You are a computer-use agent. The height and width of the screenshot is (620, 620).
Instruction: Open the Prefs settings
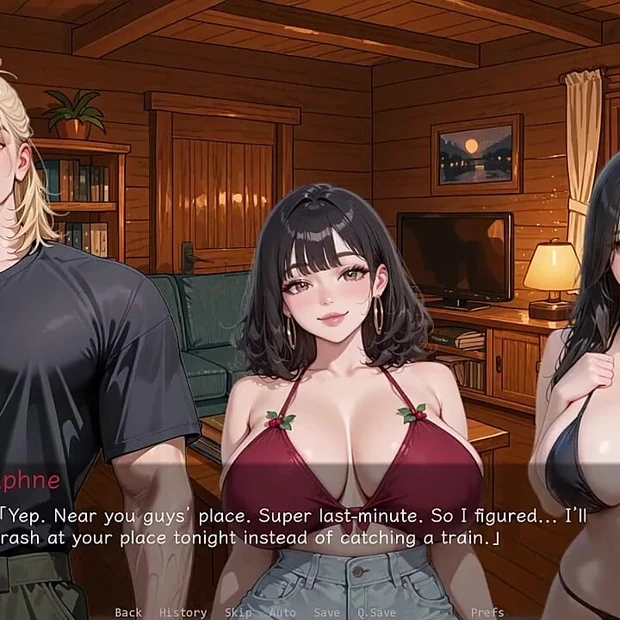pos(487,612)
